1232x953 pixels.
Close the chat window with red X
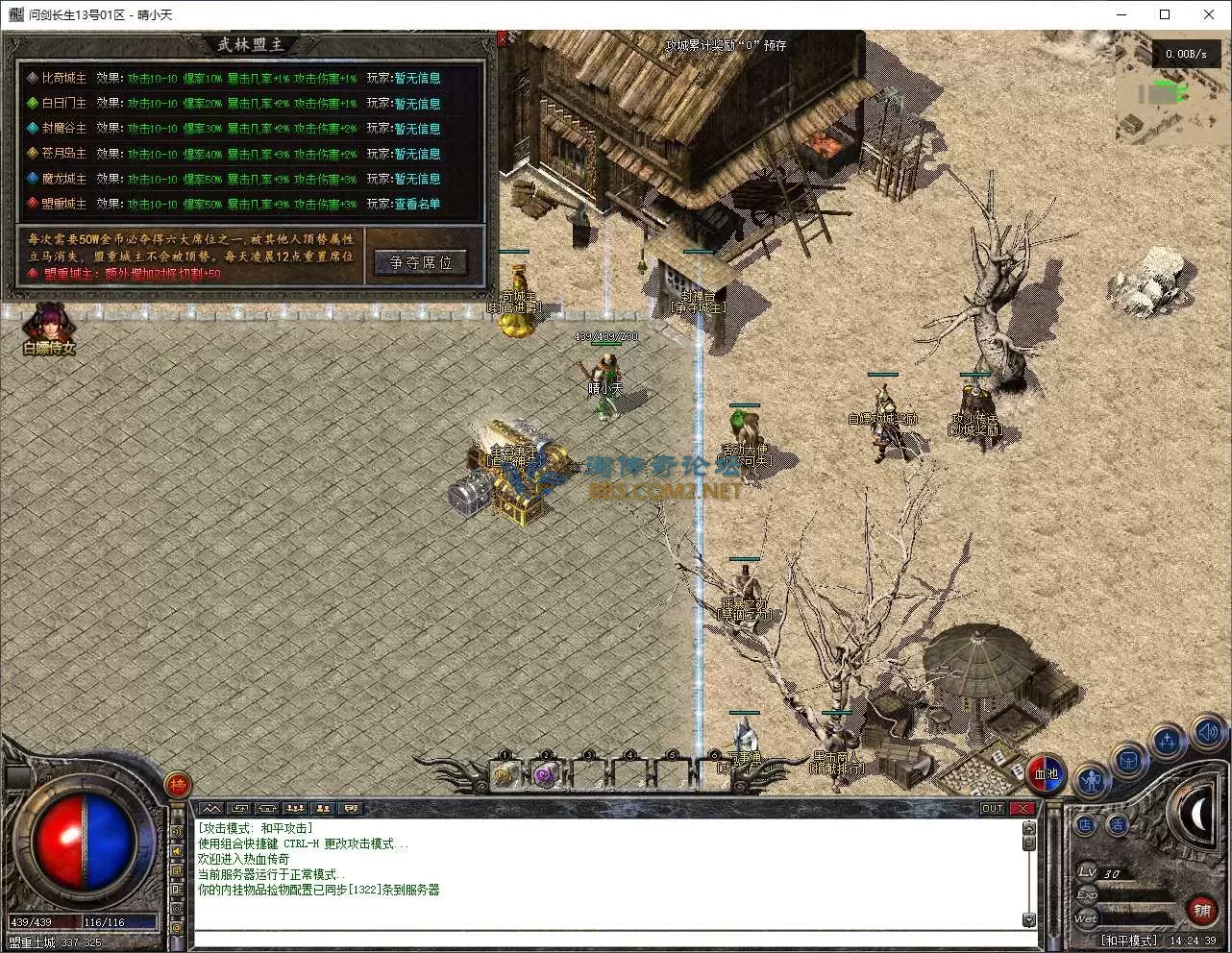click(1023, 809)
